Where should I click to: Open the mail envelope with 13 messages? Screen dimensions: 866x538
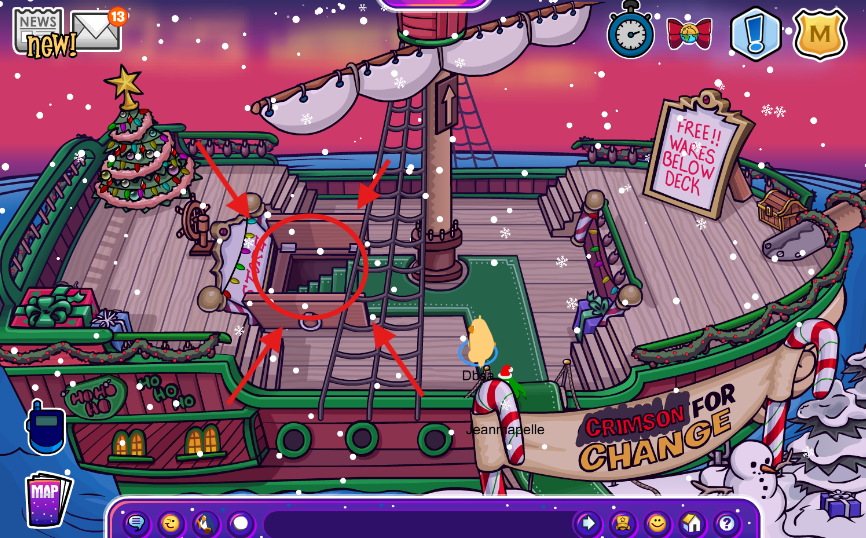pos(96,31)
